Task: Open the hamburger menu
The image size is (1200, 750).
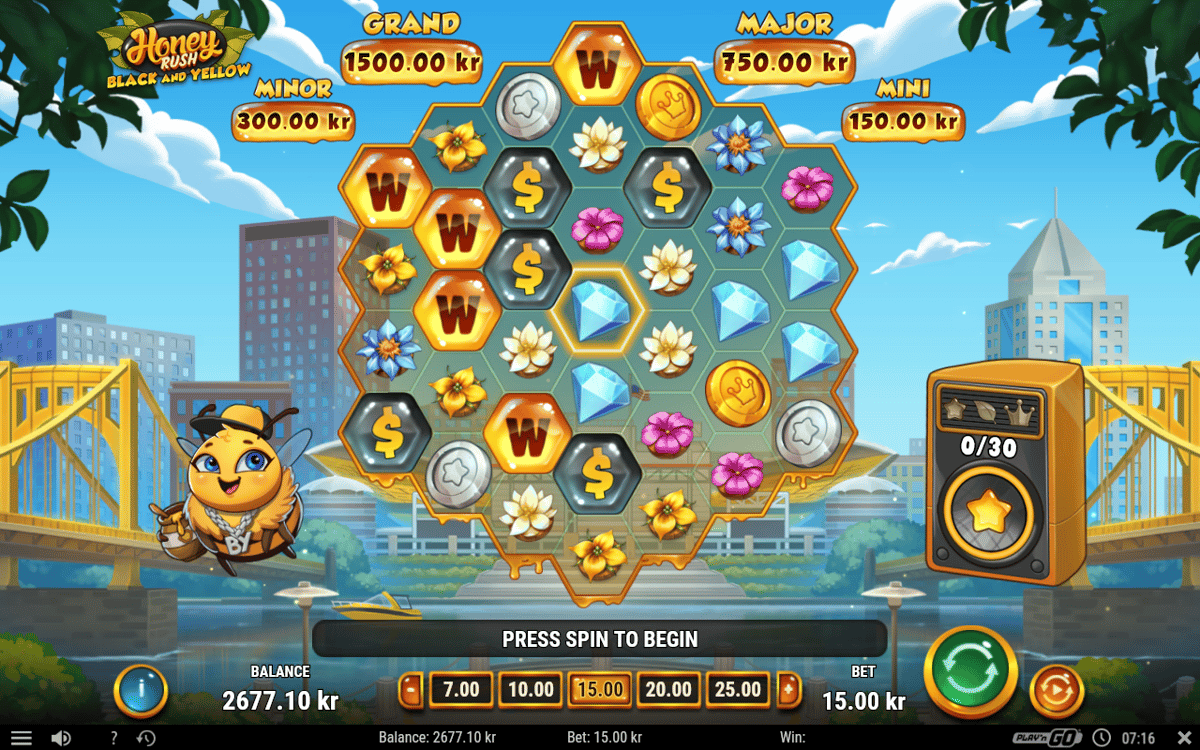Action: (21, 738)
